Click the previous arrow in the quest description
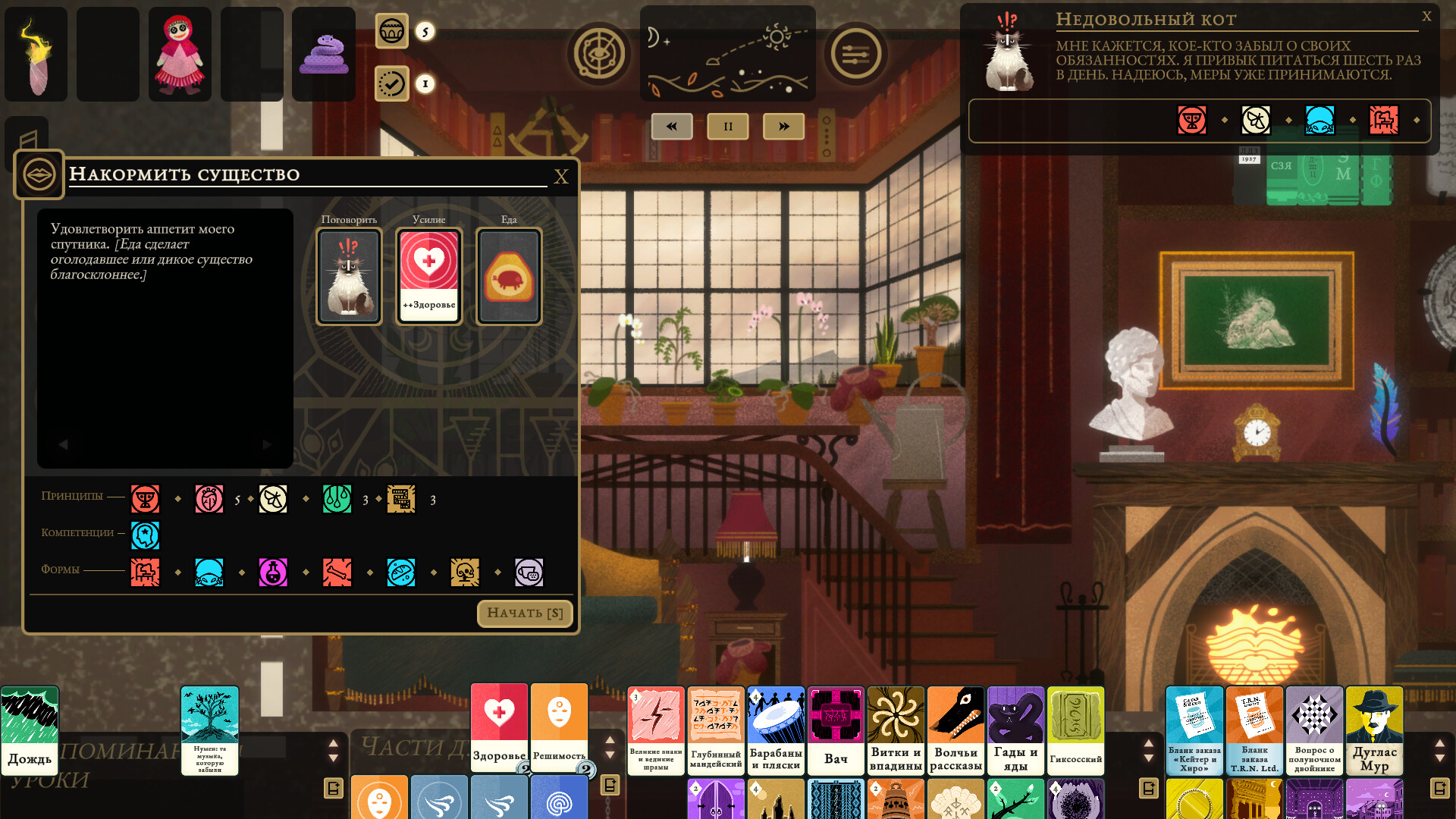 64,445
